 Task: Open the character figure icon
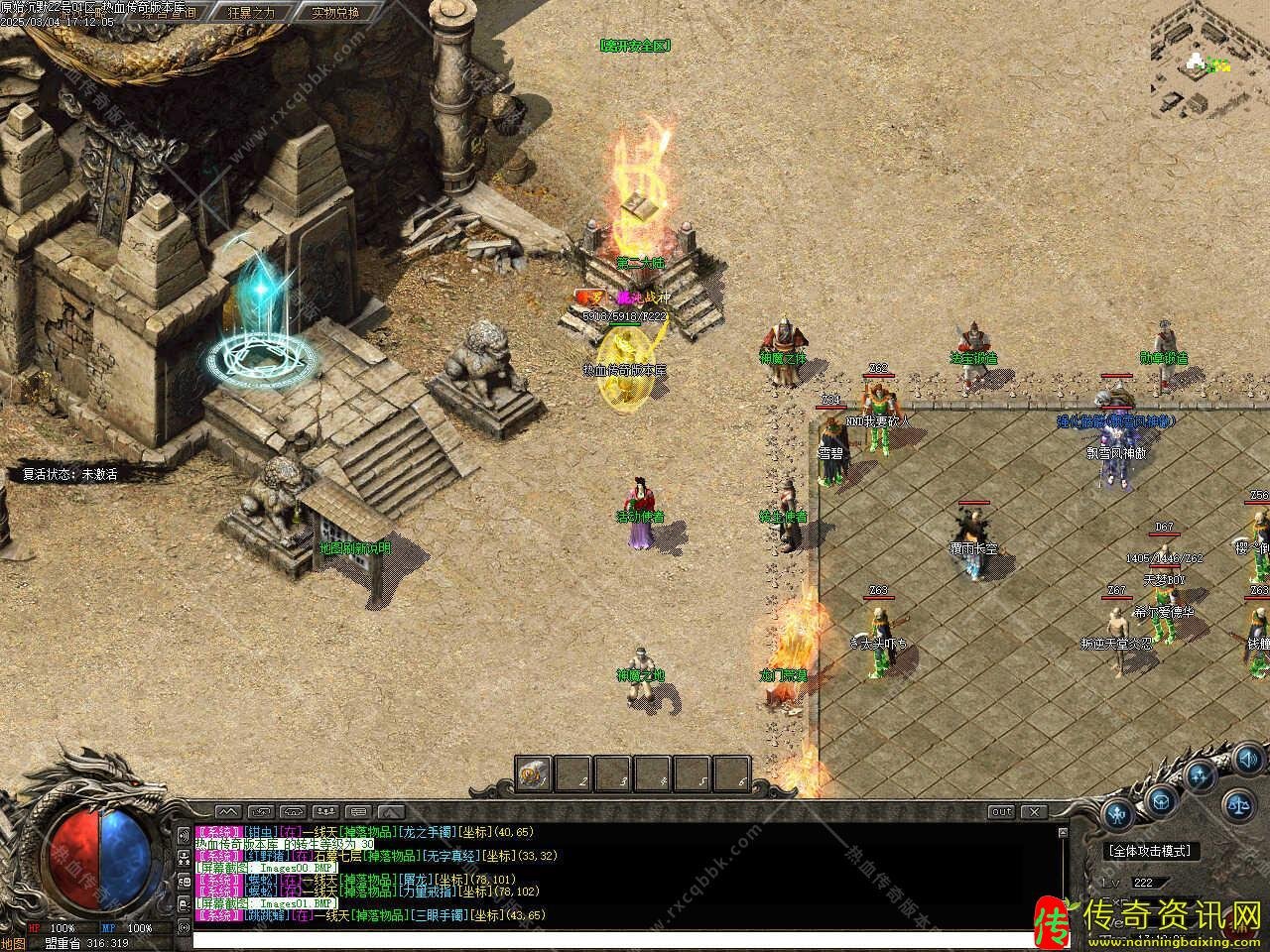tap(1118, 815)
